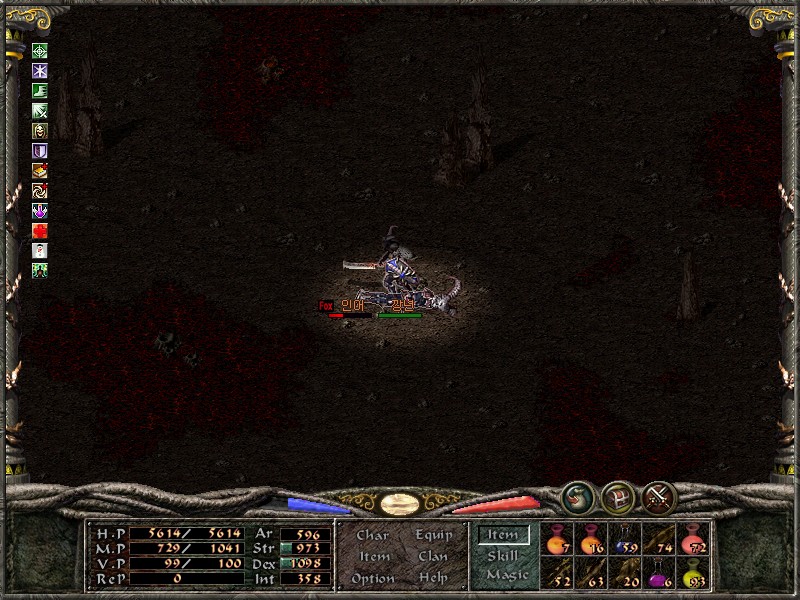800x600 pixels.
Task: Open the Option menu
Action: coord(373,578)
